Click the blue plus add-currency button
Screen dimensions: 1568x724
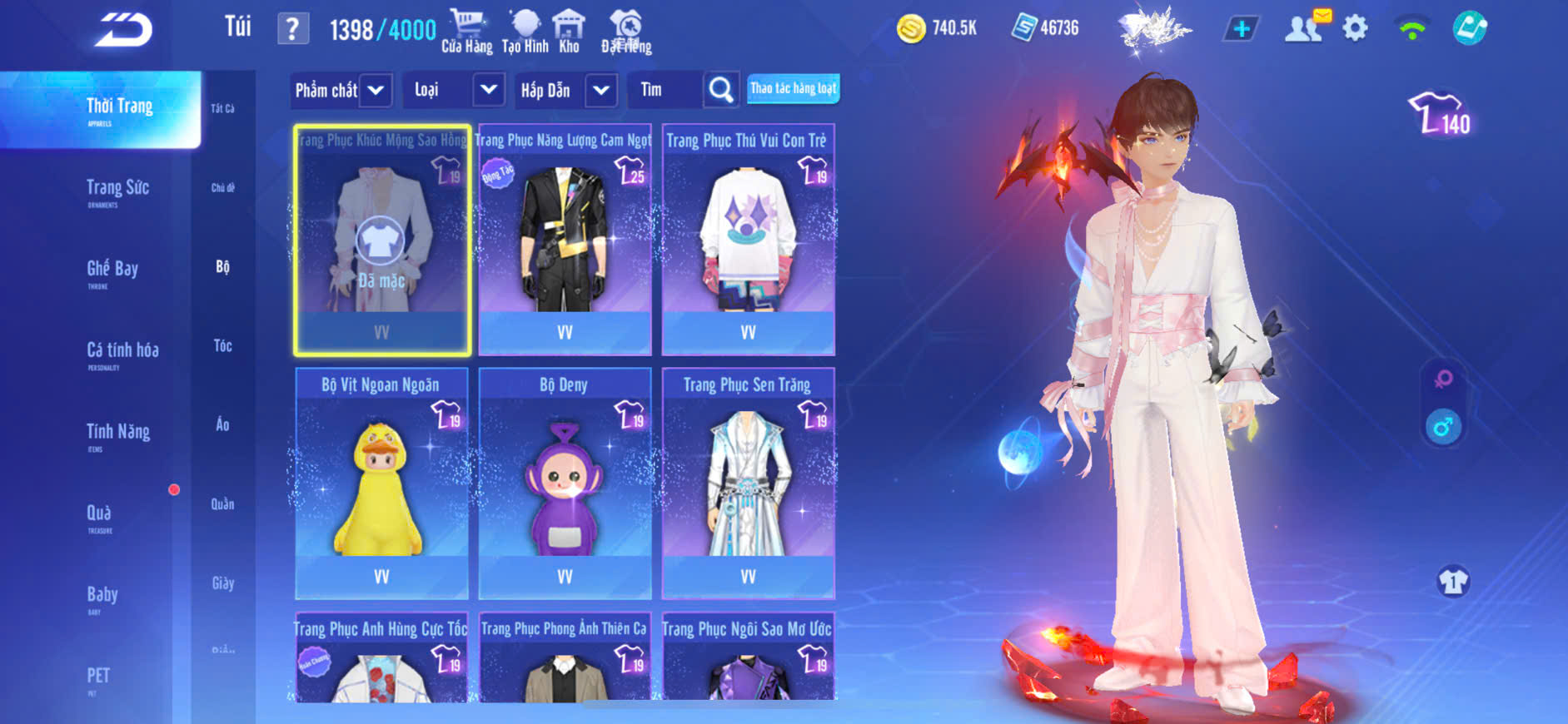1241,29
